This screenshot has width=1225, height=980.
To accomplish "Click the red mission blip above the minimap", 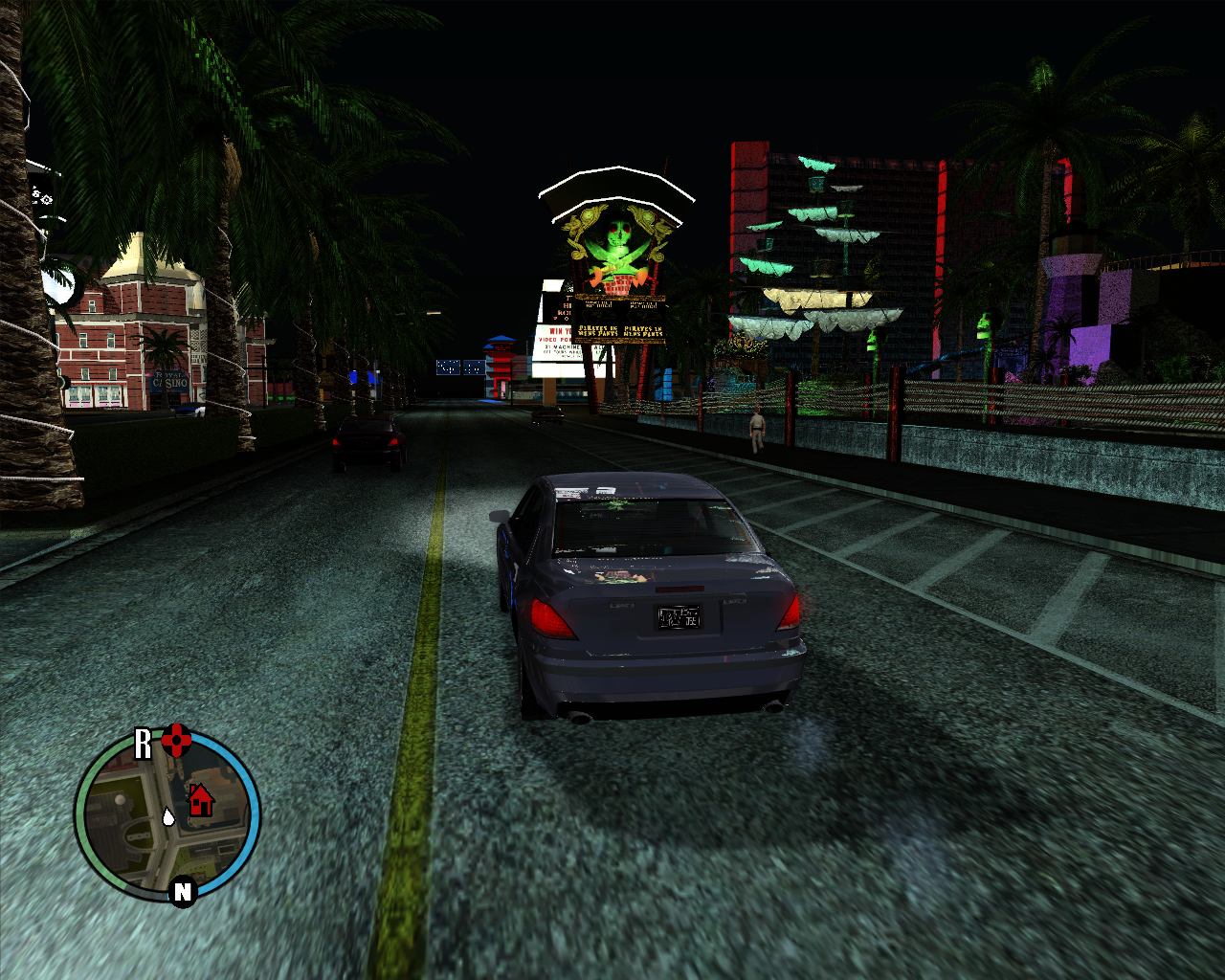I will click(x=177, y=739).
